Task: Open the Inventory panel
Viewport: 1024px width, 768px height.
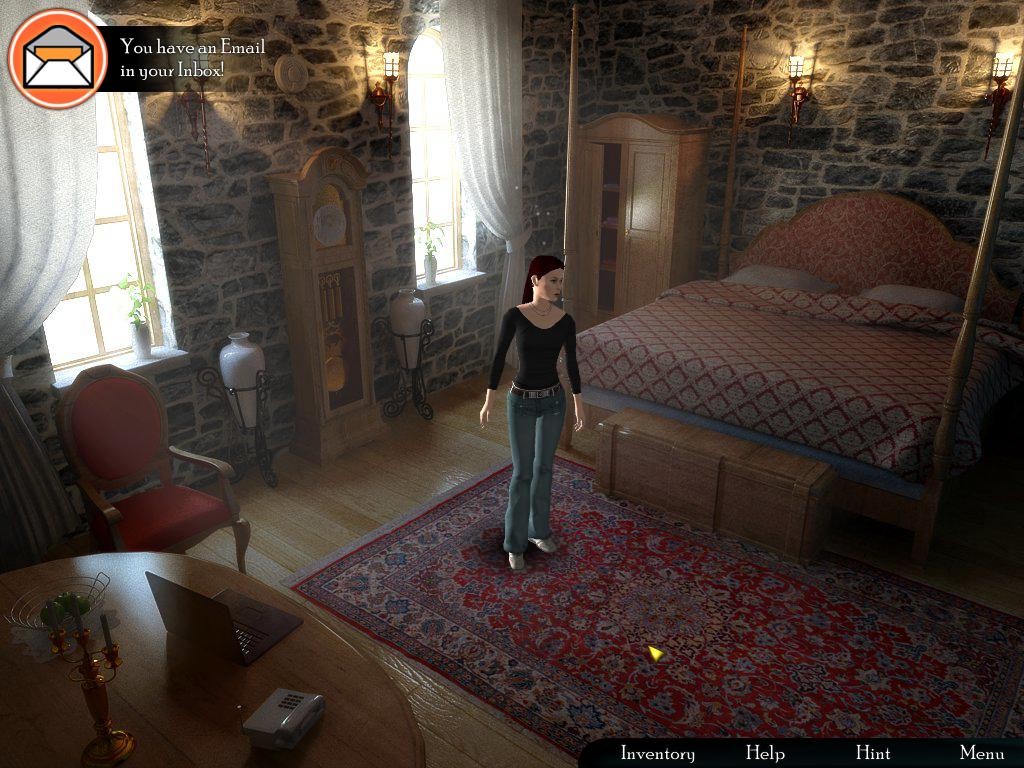Action: 657,753
